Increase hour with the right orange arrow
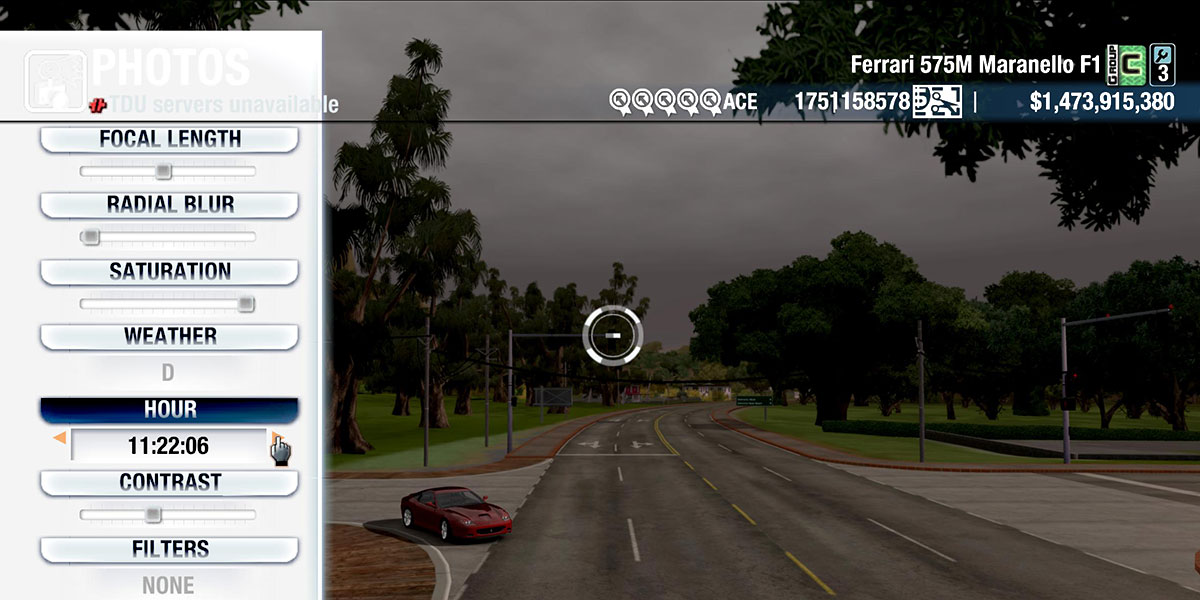 click(x=276, y=438)
